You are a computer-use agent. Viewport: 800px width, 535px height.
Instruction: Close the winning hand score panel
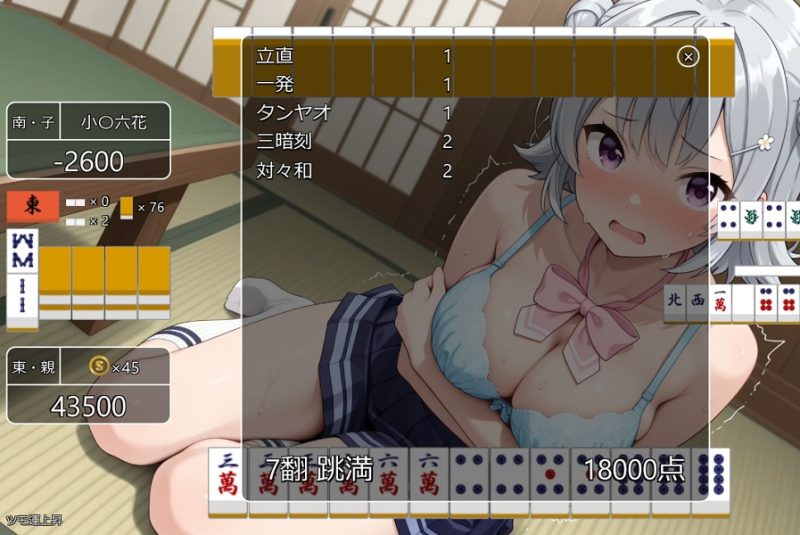(687, 56)
